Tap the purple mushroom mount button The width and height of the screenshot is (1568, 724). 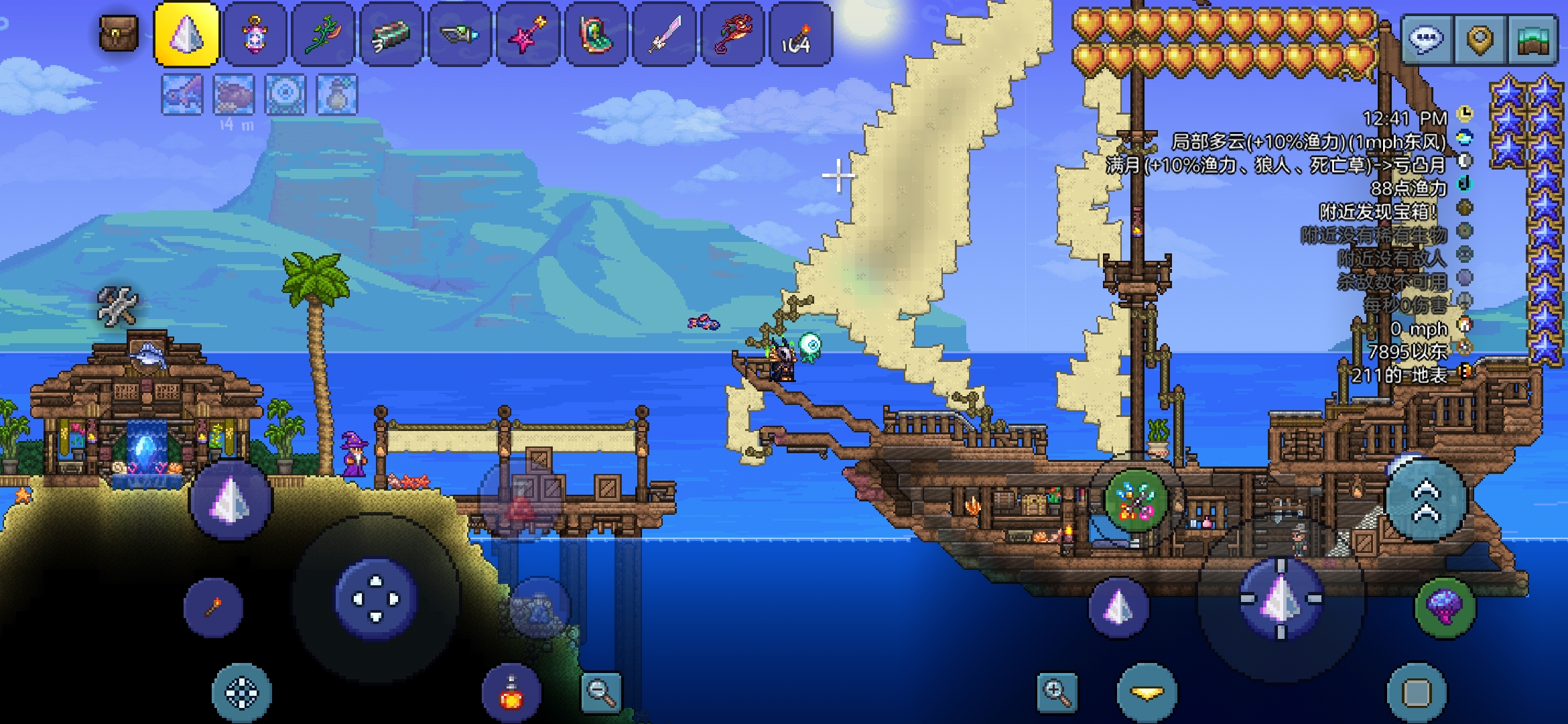click(1445, 606)
